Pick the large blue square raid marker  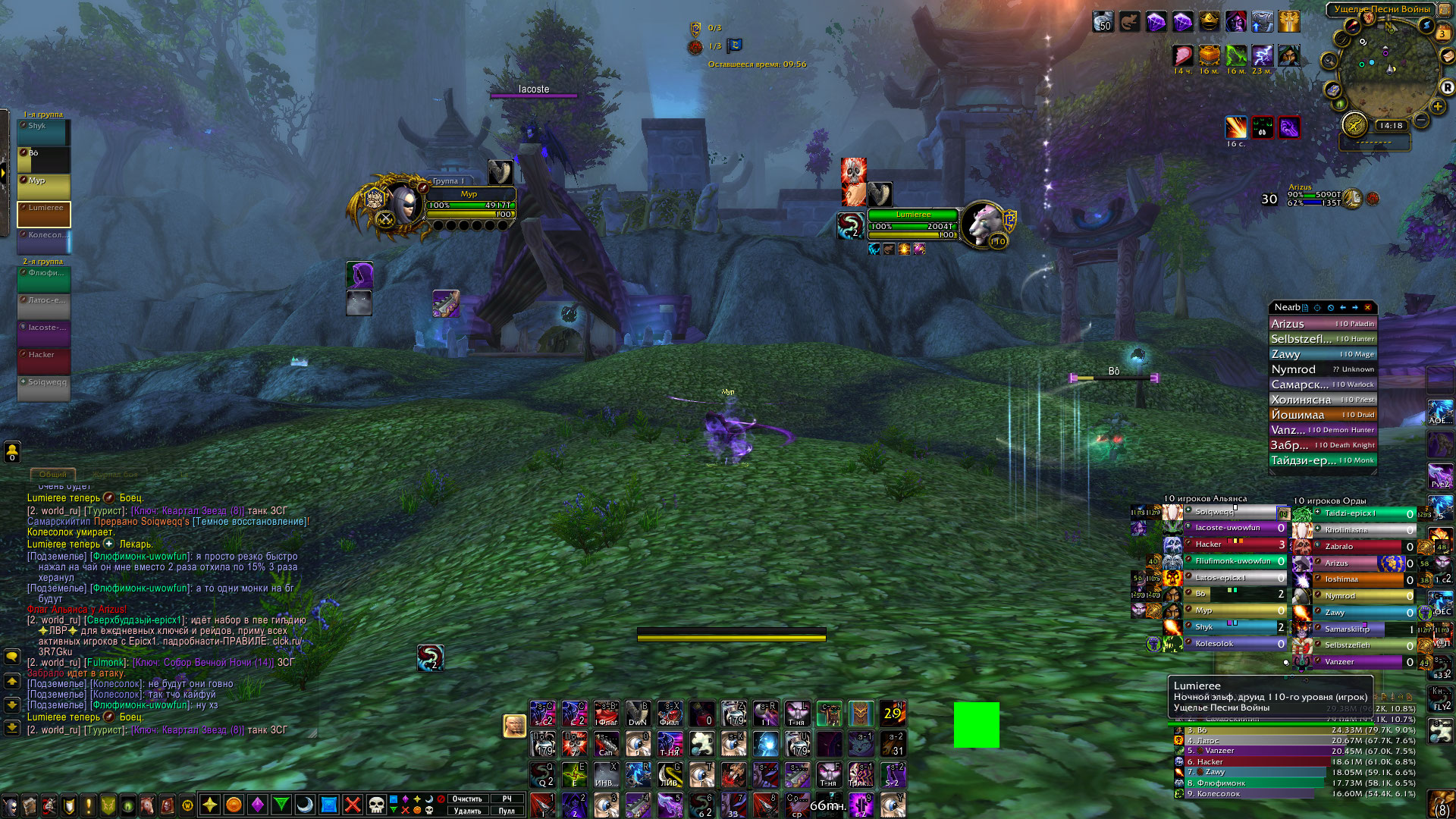pos(329,805)
